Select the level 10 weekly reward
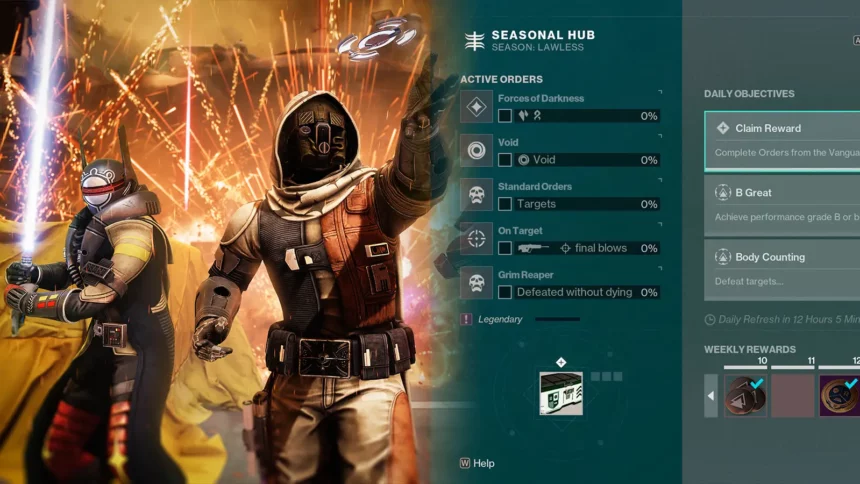Screen dimensions: 860x484 click(x=745, y=395)
